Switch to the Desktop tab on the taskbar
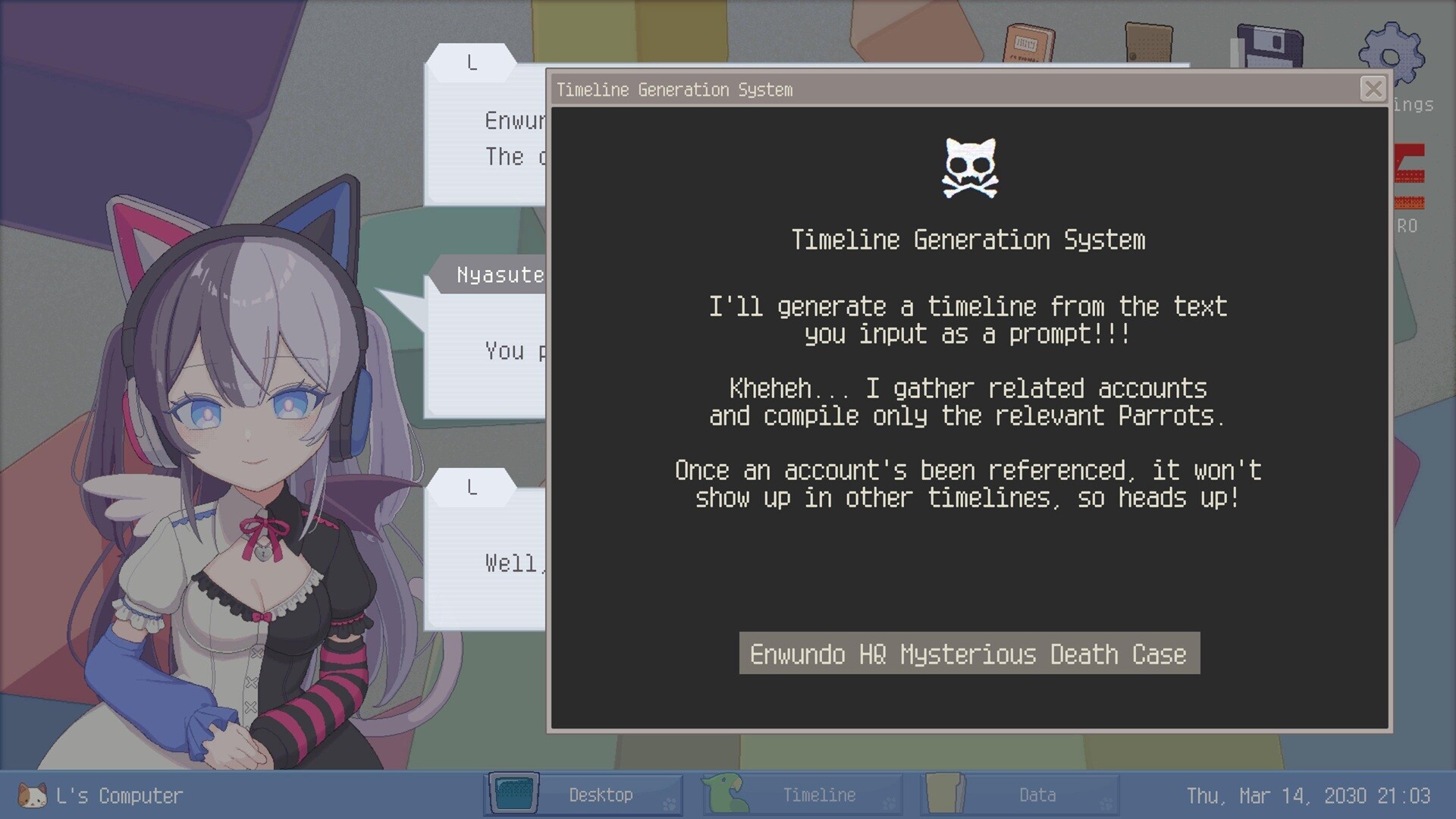 [x=601, y=795]
